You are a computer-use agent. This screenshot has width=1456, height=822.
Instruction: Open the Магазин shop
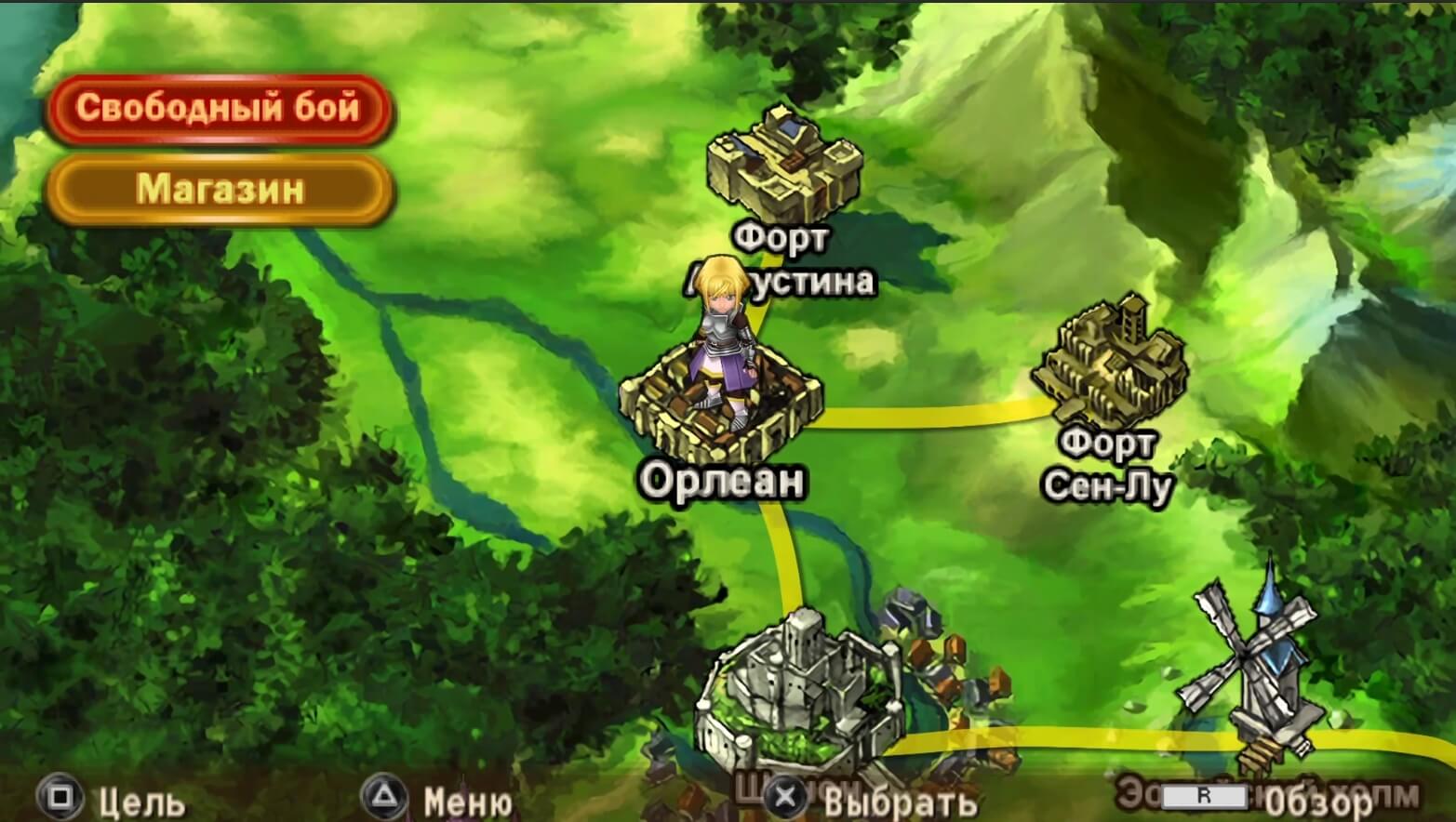[220, 191]
